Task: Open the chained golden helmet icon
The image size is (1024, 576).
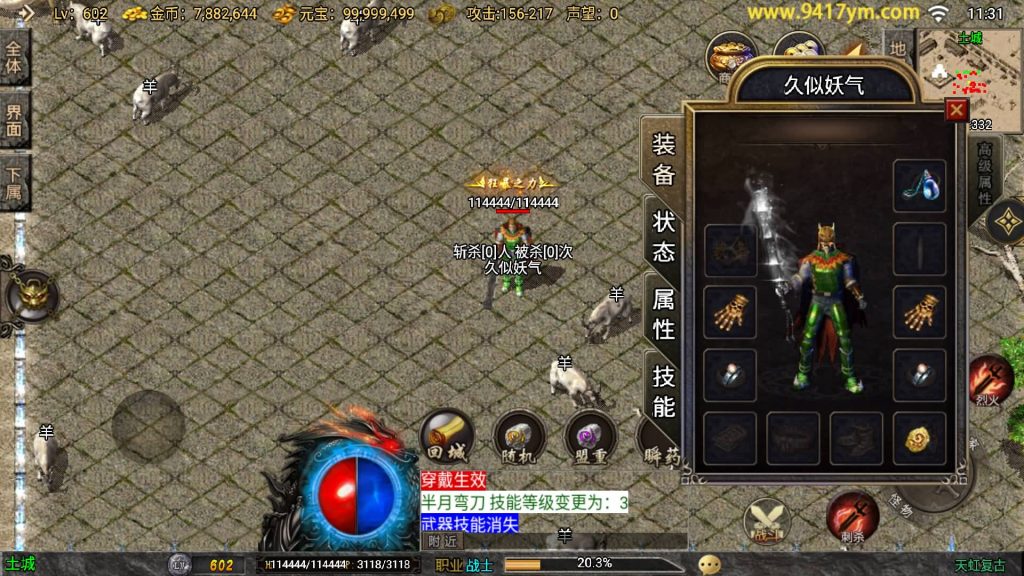Action: (x=31, y=295)
